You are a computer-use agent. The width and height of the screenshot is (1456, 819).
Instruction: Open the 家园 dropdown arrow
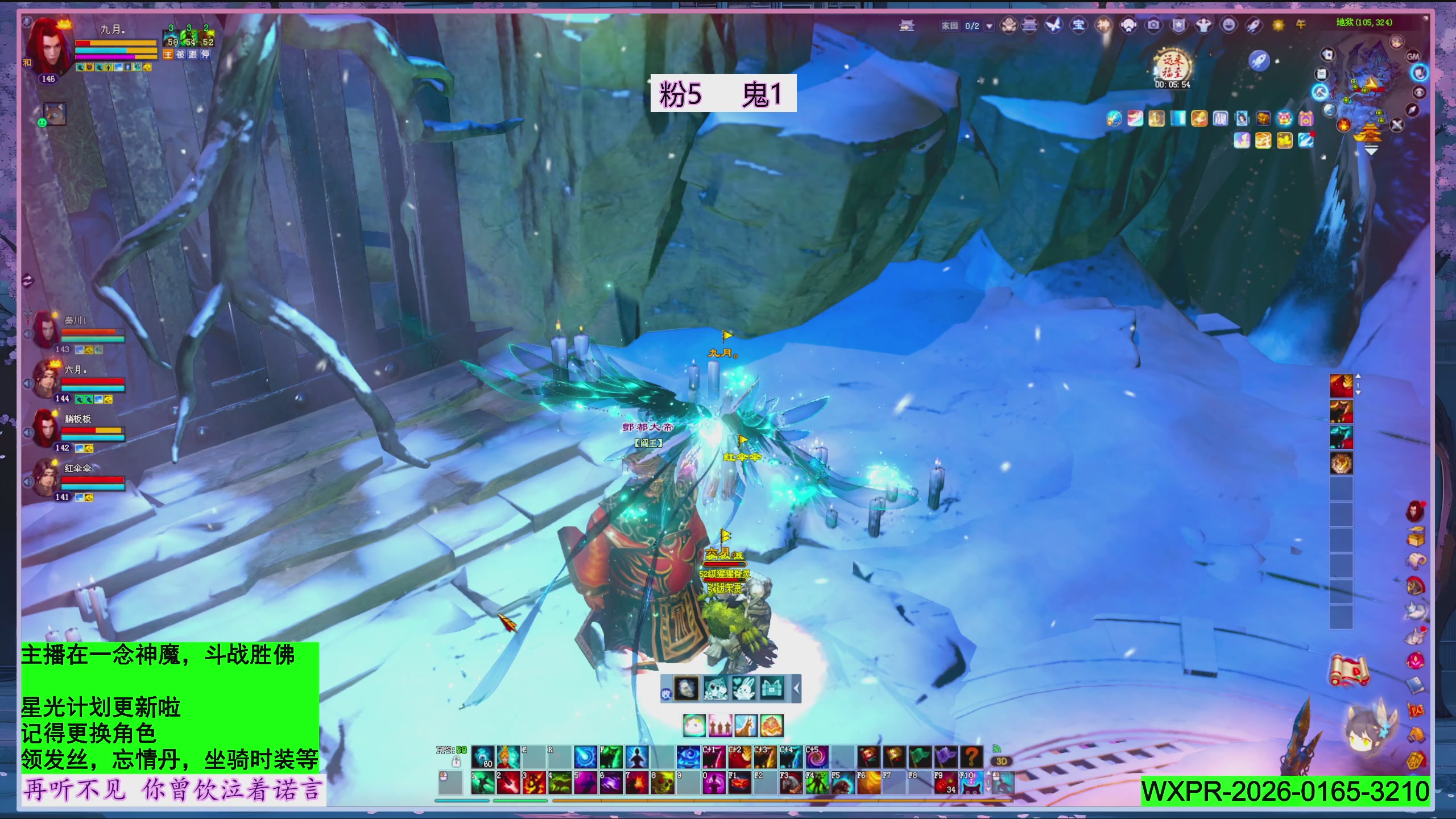click(989, 26)
